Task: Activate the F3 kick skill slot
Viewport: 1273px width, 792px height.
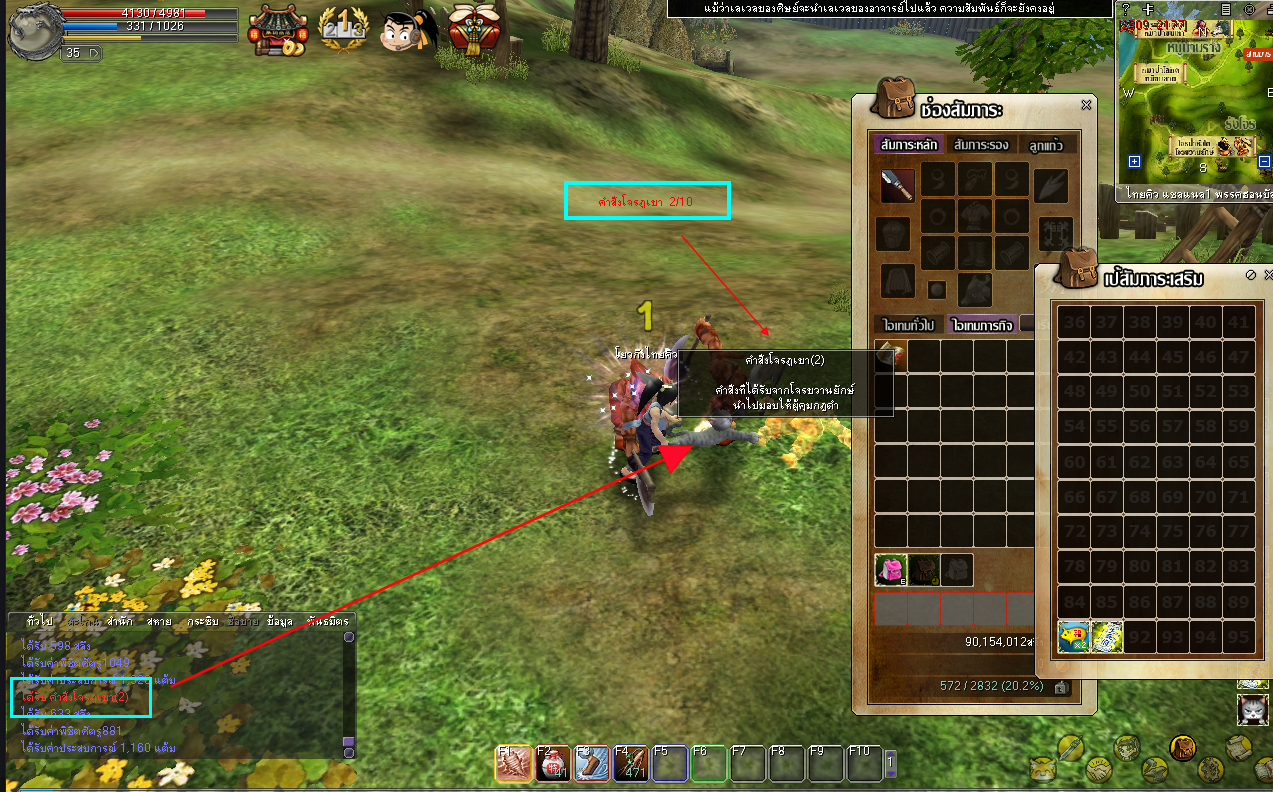Action: click(591, 764)
